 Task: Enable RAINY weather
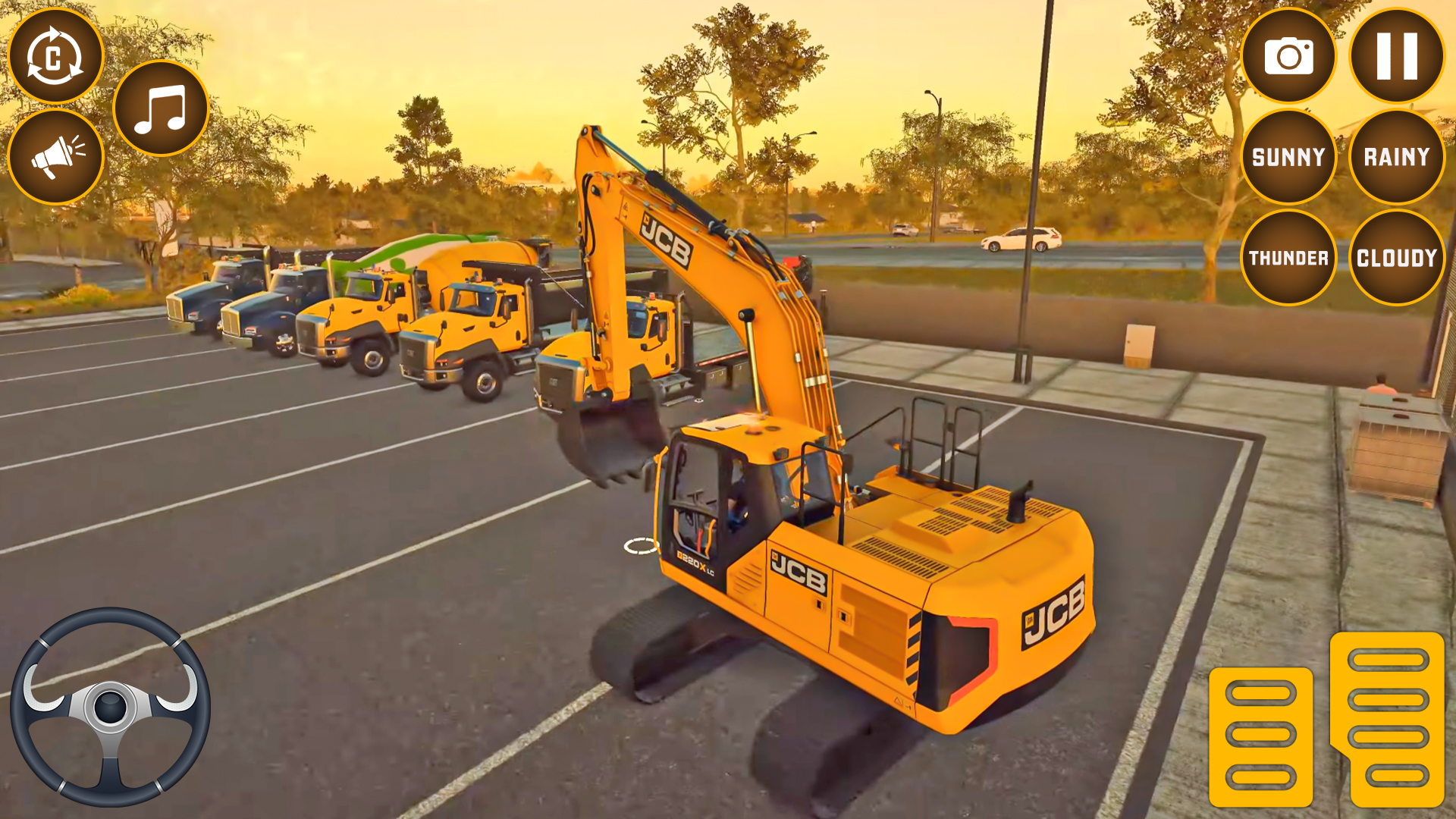1396,157
